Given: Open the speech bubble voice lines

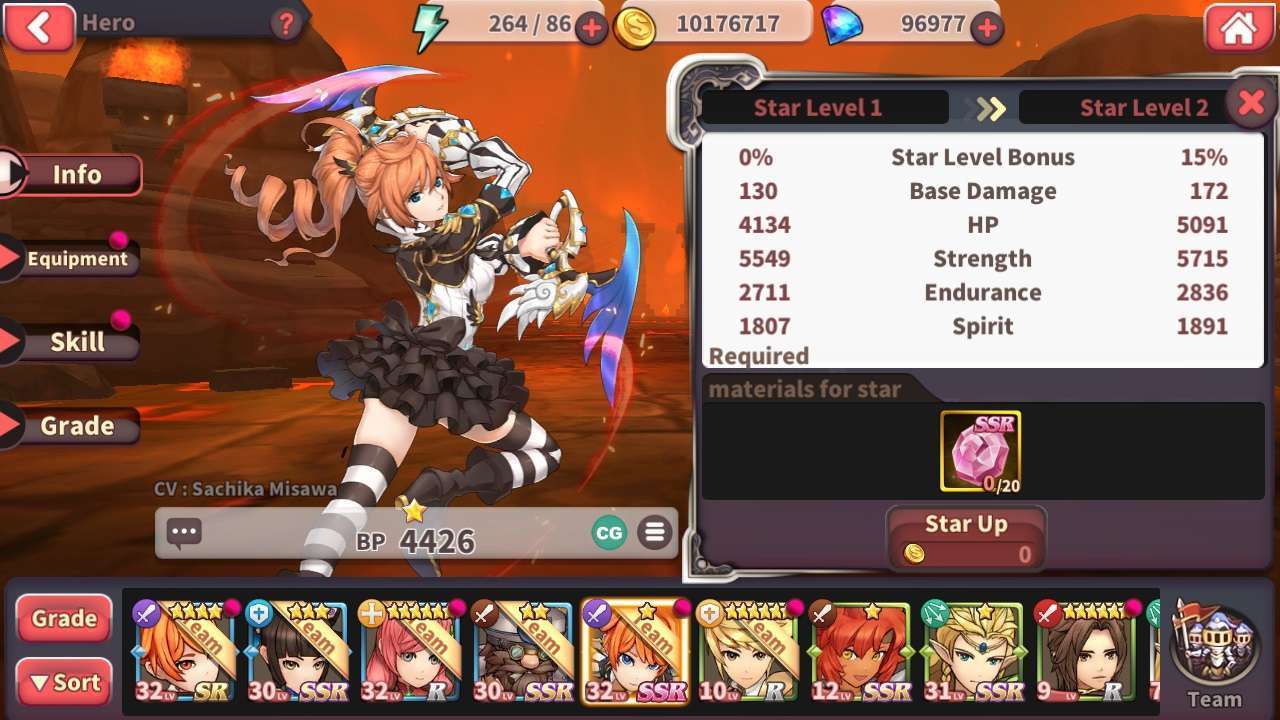Looking at the screenshot, I should (184, 533).
